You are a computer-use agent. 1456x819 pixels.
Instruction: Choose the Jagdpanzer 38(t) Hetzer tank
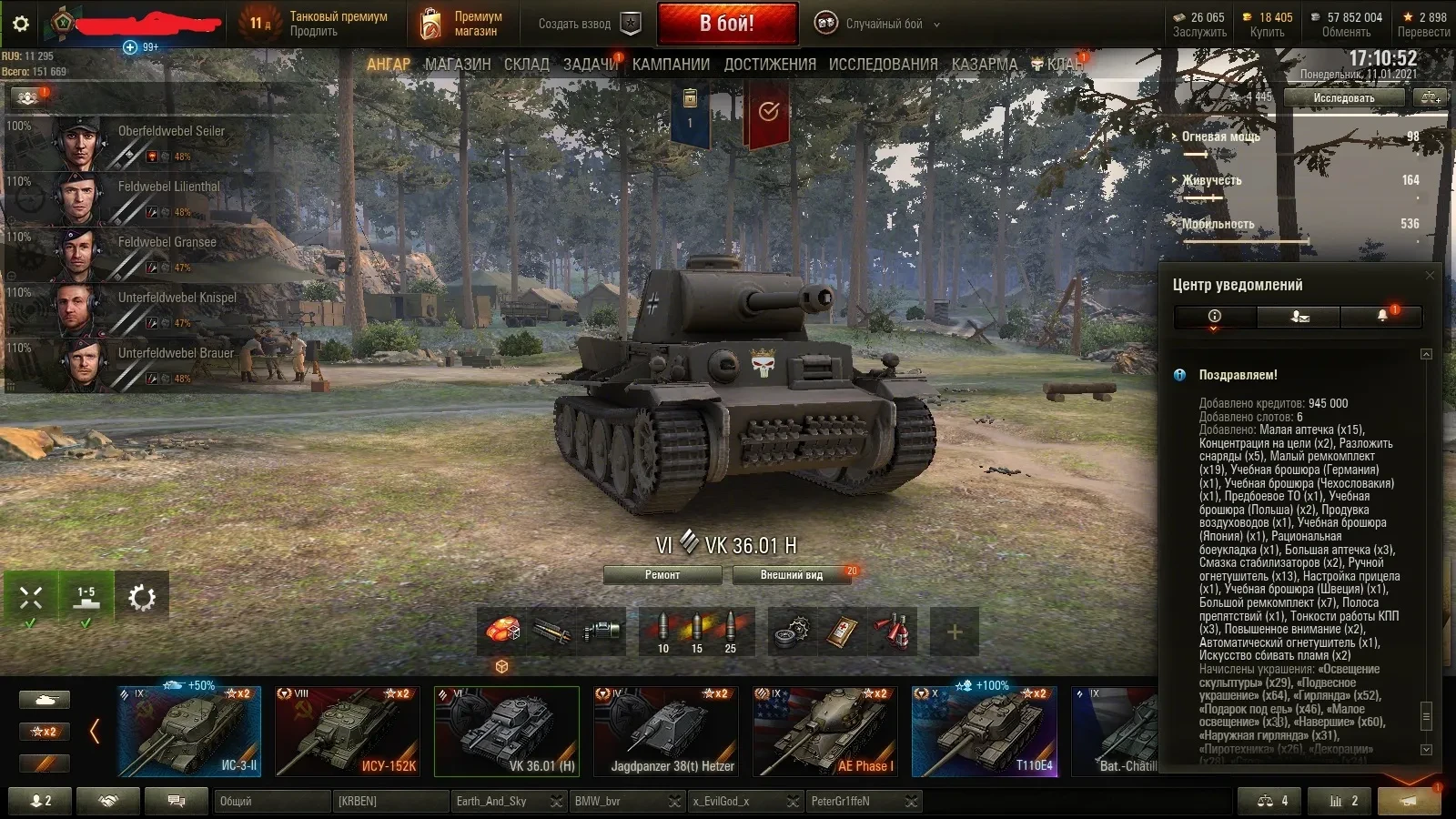pyautogui.click(x=665, y=731)
